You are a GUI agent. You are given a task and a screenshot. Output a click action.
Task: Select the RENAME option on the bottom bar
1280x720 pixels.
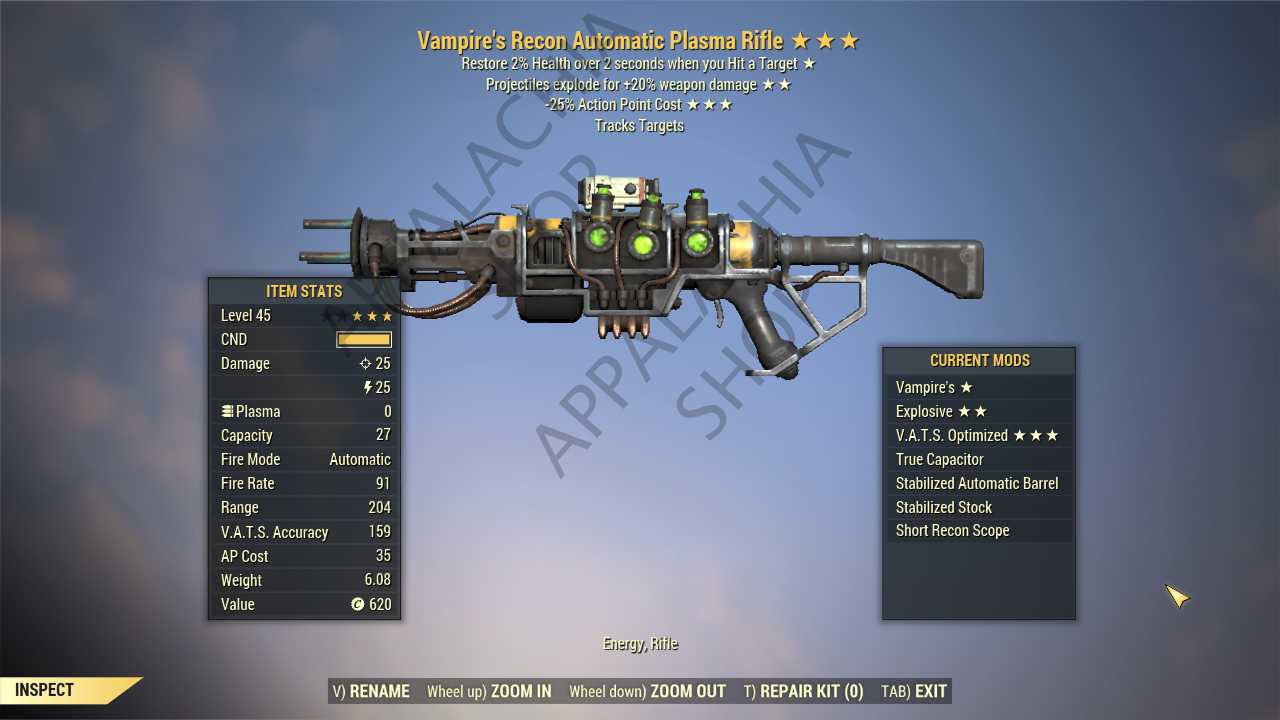point(383,691)
